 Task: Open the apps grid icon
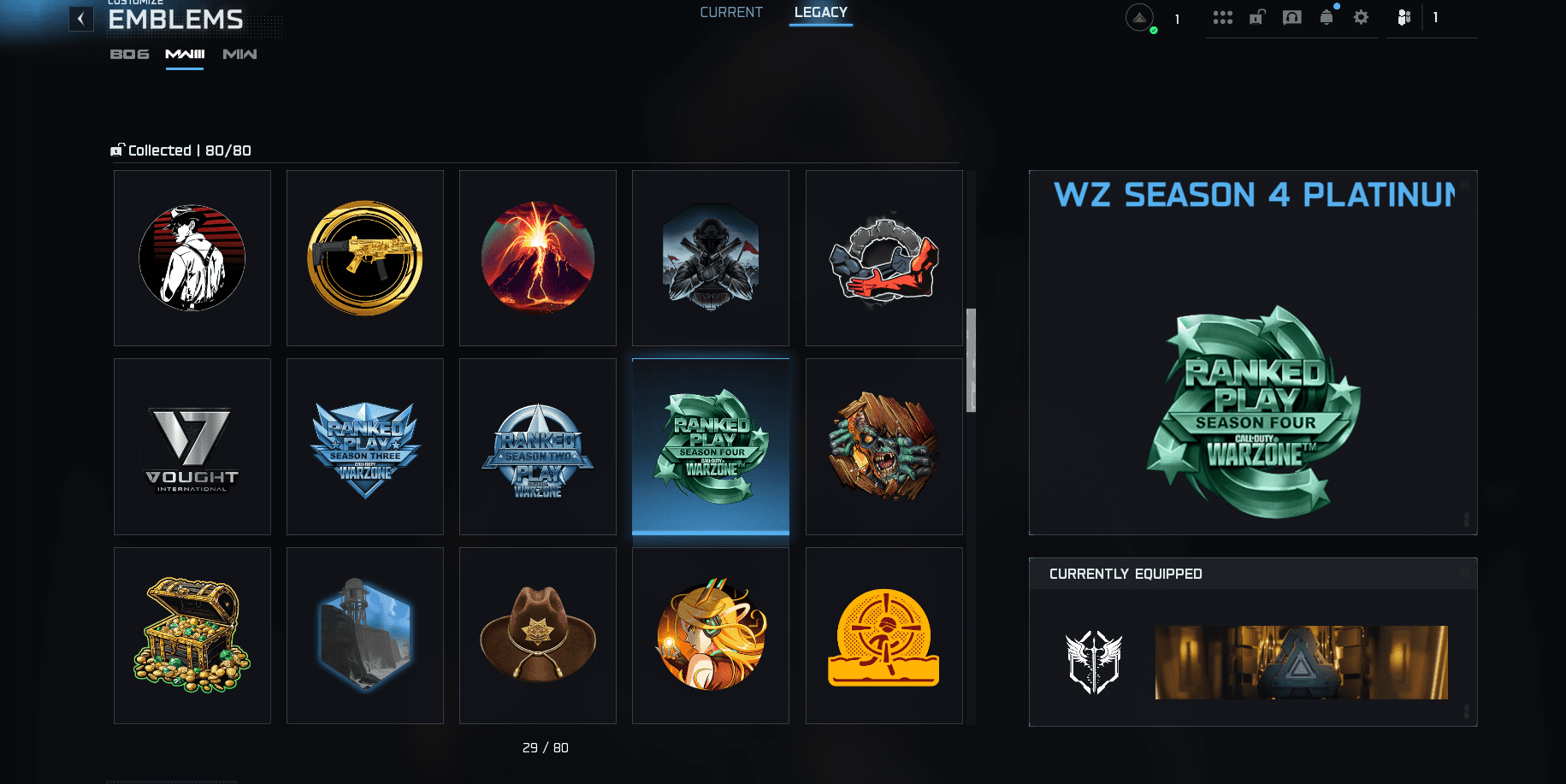(x=1222, y=17)
